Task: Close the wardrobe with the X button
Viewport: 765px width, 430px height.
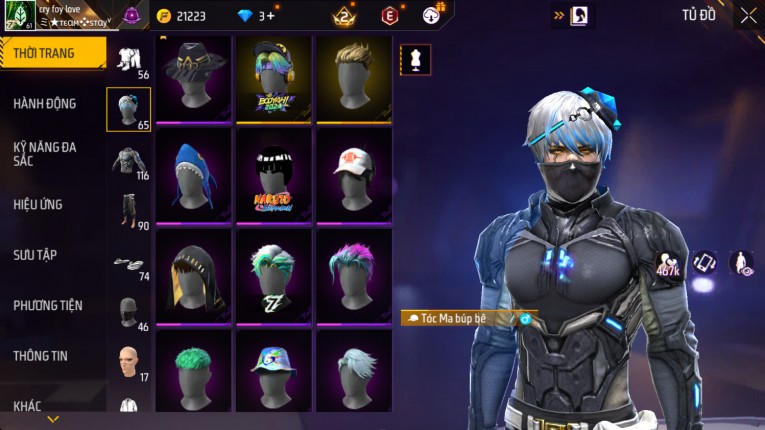Action: [748, 15]
